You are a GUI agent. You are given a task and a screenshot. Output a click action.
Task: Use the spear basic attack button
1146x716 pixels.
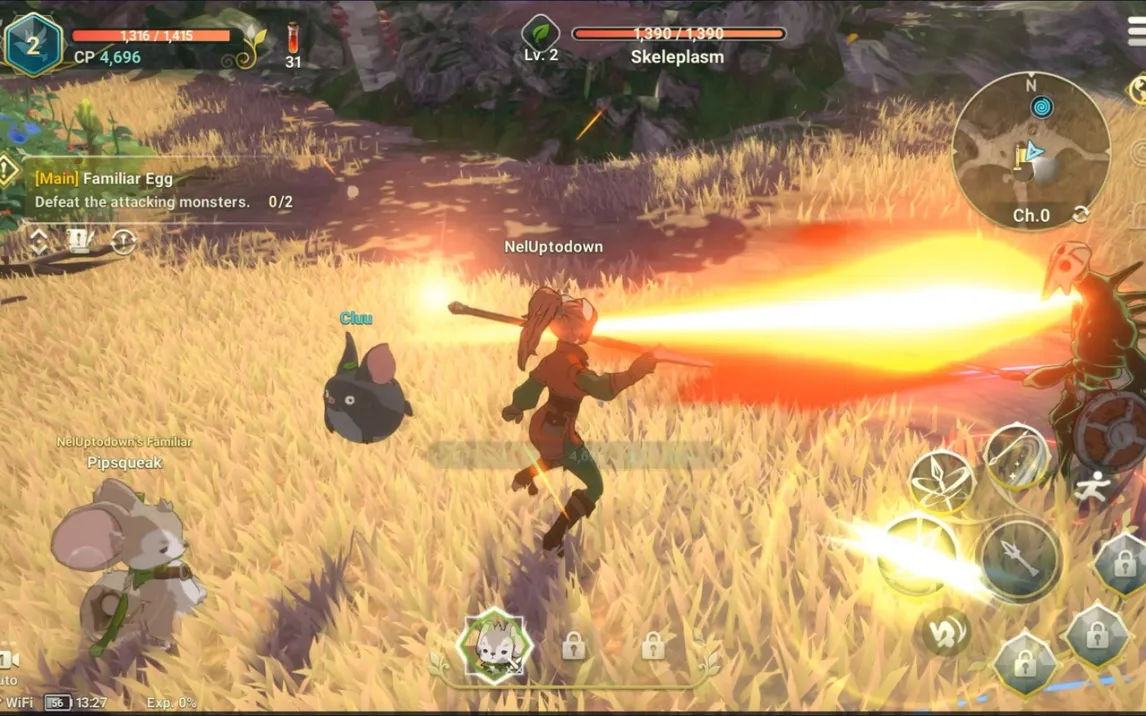pos(1018,558)
